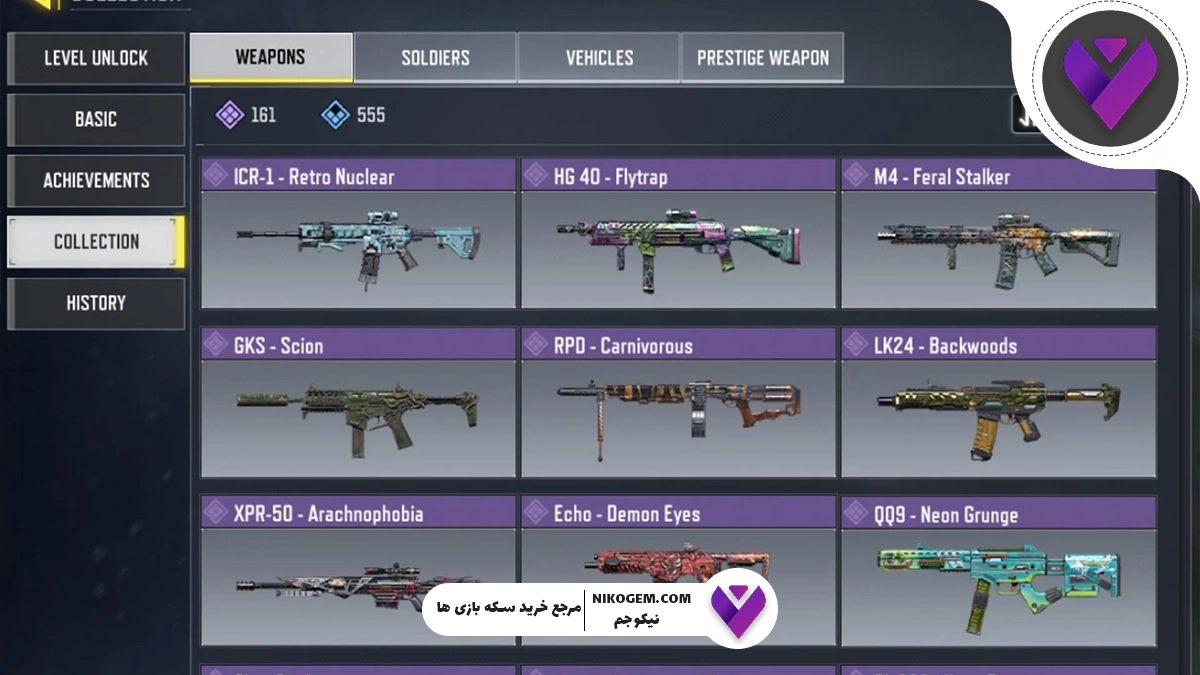Choose the LK24 Backwoods weapon card

click(998, 403)
